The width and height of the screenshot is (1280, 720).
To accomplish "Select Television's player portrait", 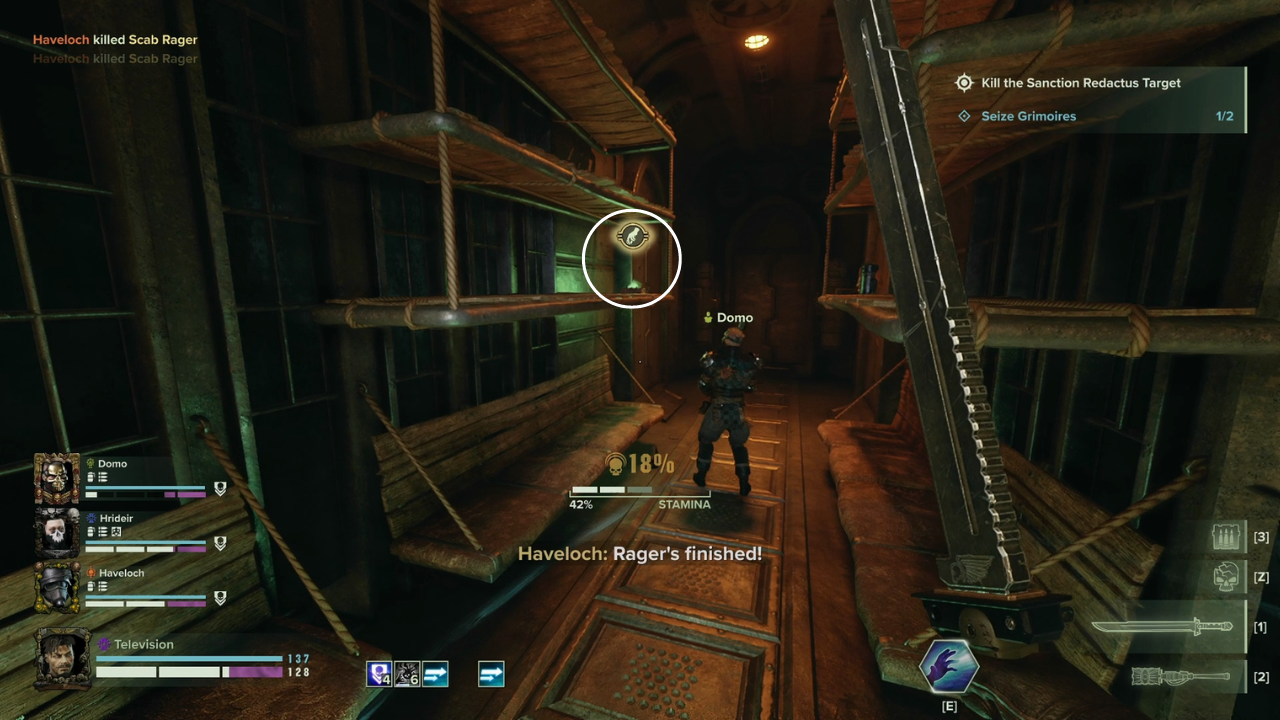I will tap(62, 655).
